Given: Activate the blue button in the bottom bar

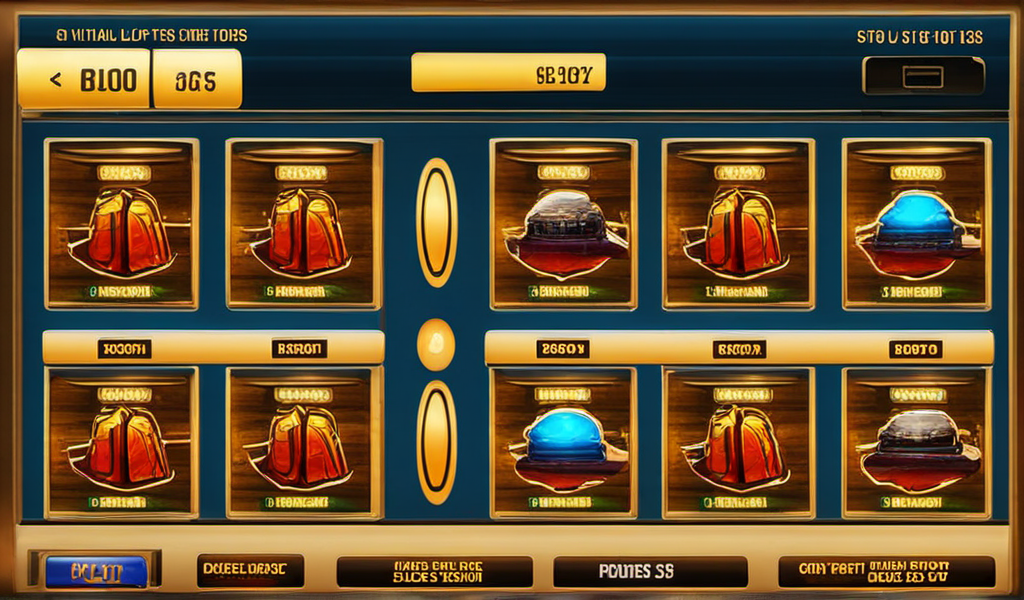Looking at the screenshot, I should [x=96, y=572].
